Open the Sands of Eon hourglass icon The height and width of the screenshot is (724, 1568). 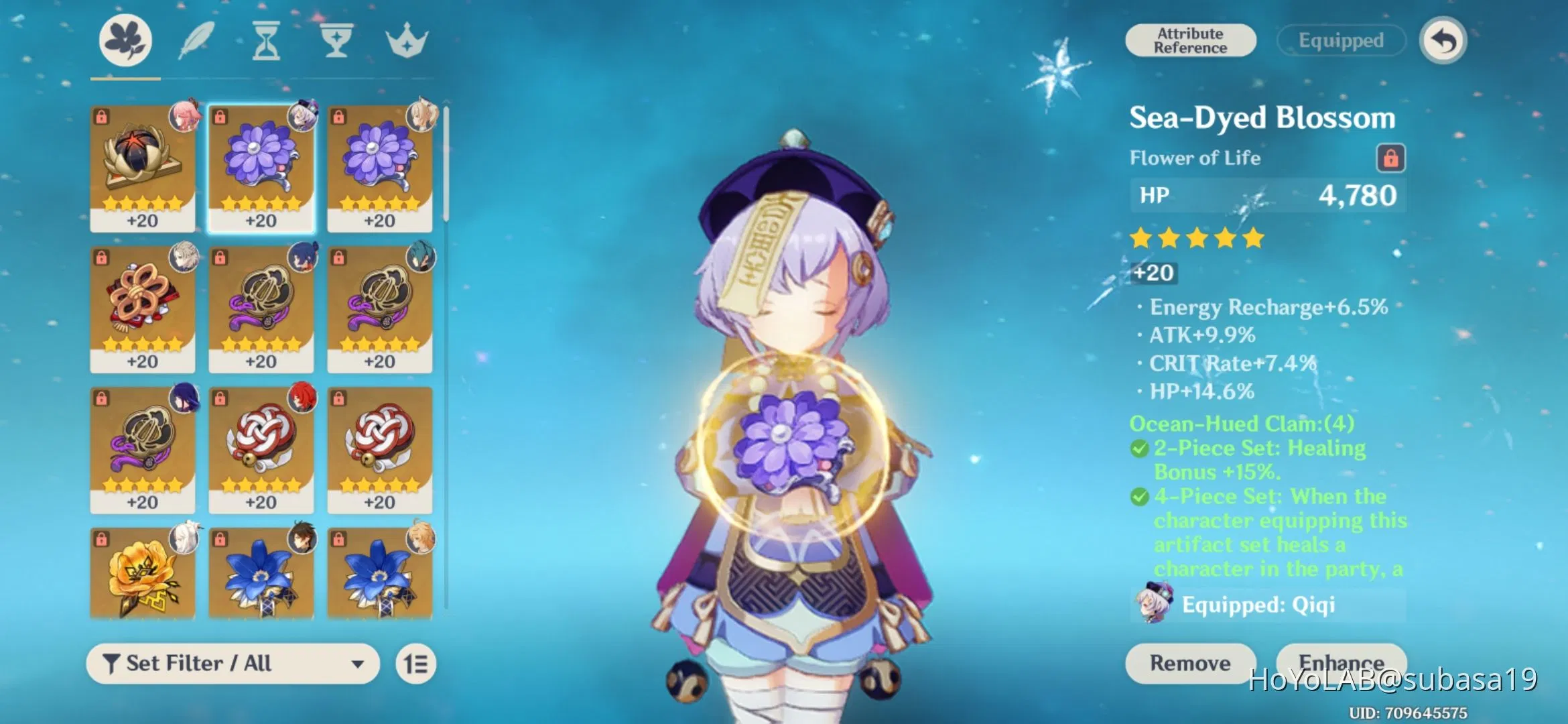tap(267, 40)
